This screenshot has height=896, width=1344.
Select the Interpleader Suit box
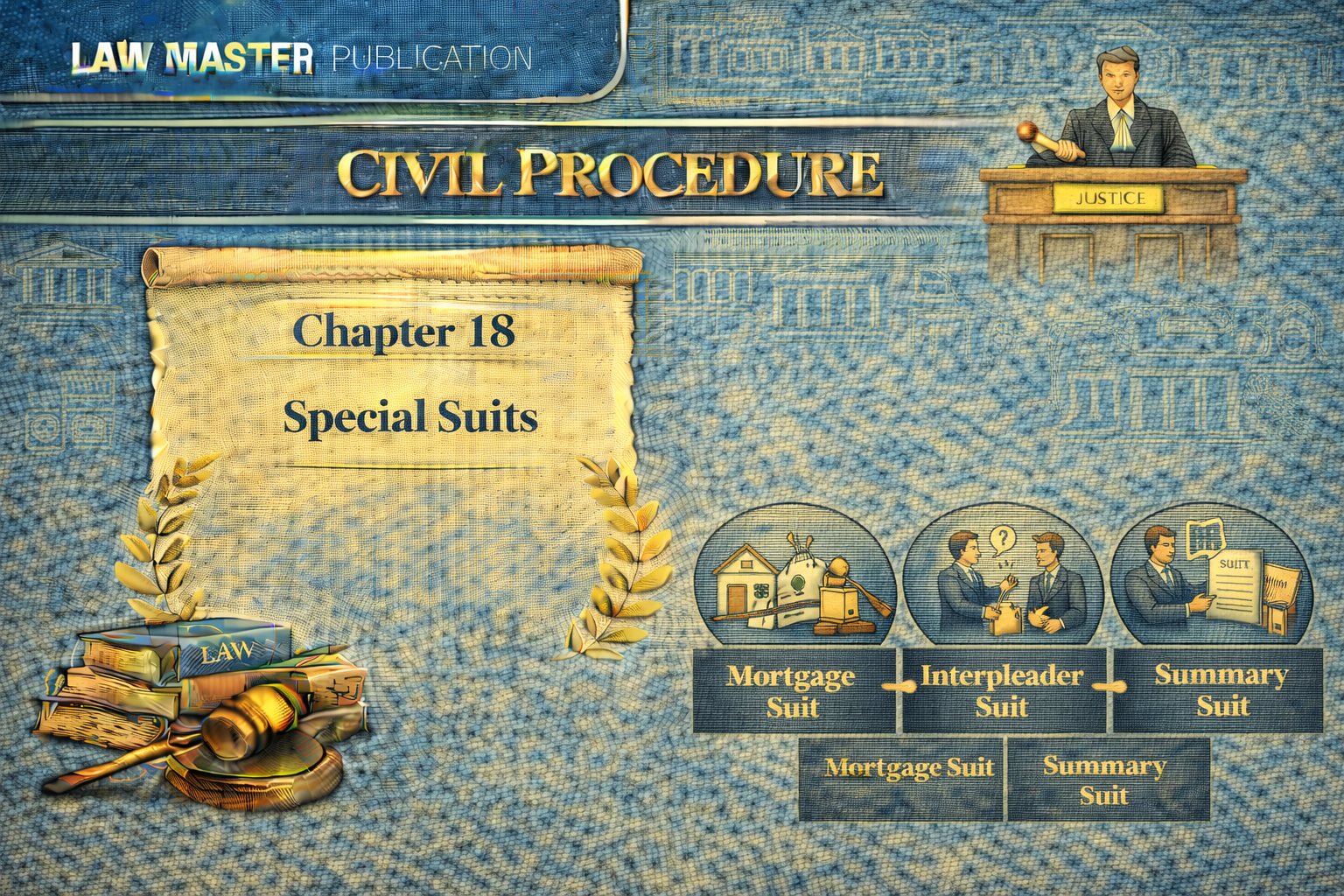[1003, 690]
